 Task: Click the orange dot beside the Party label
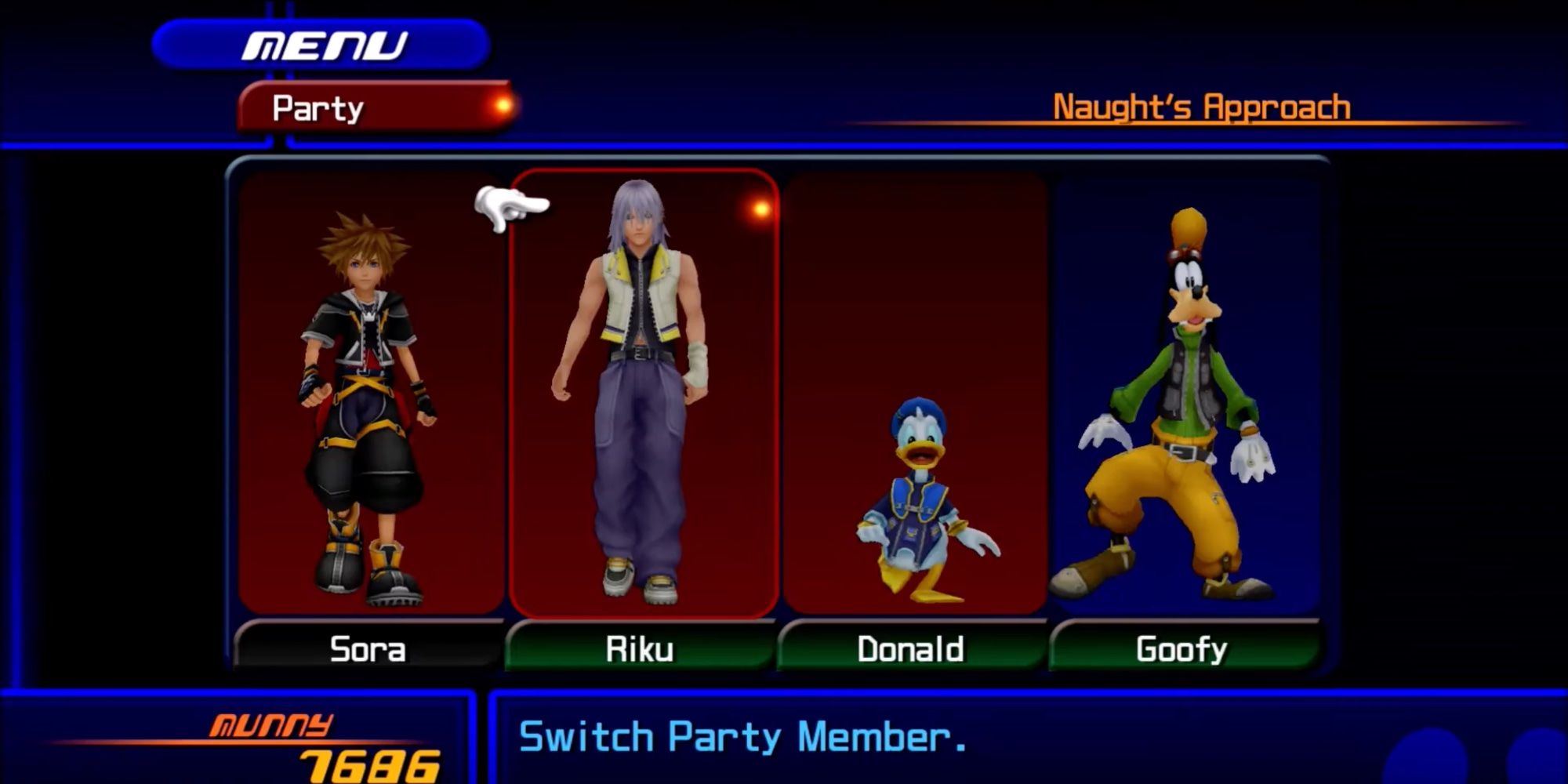point(499,103)
